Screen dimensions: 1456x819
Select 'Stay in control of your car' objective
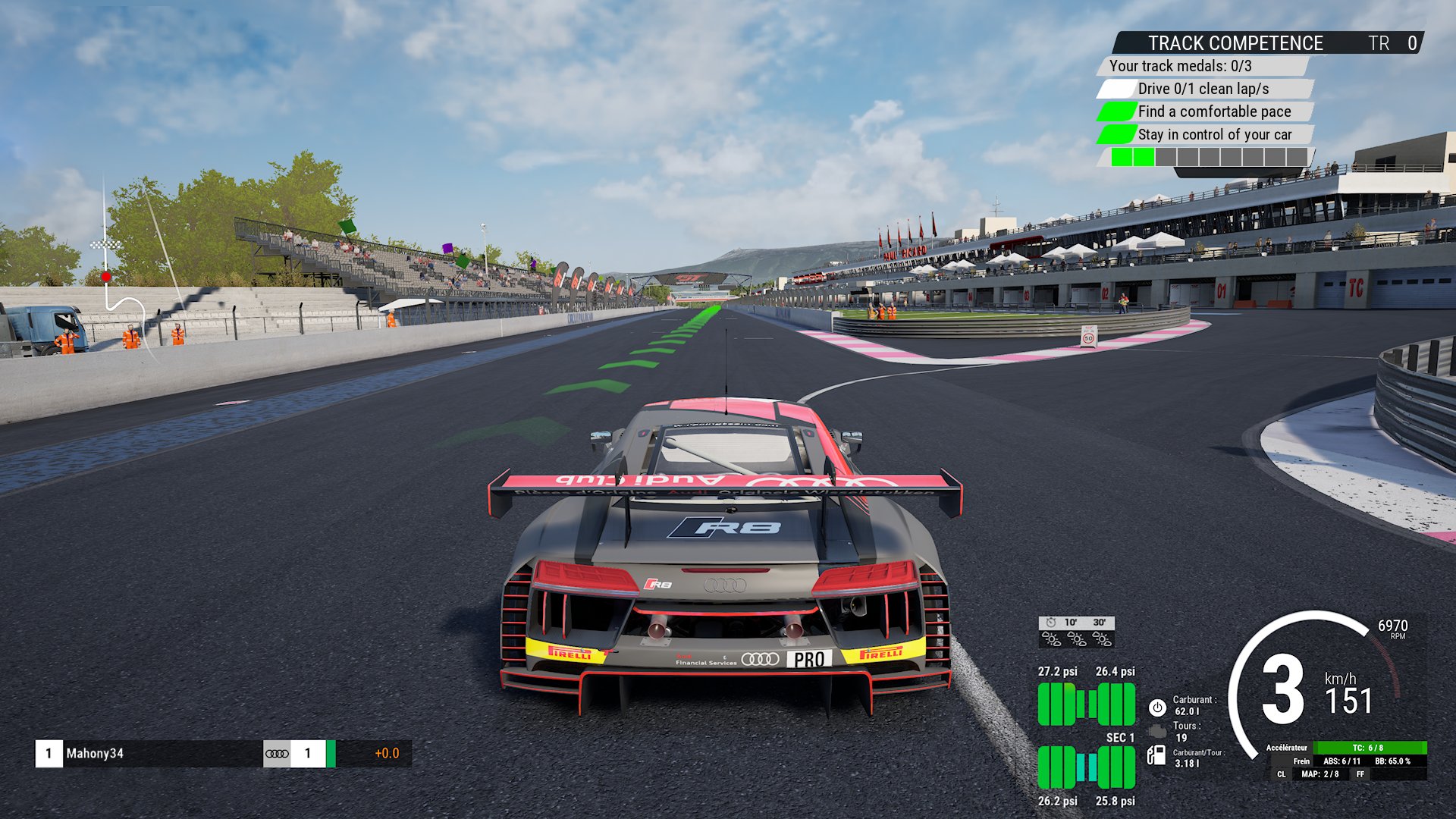coord(1214,134)
